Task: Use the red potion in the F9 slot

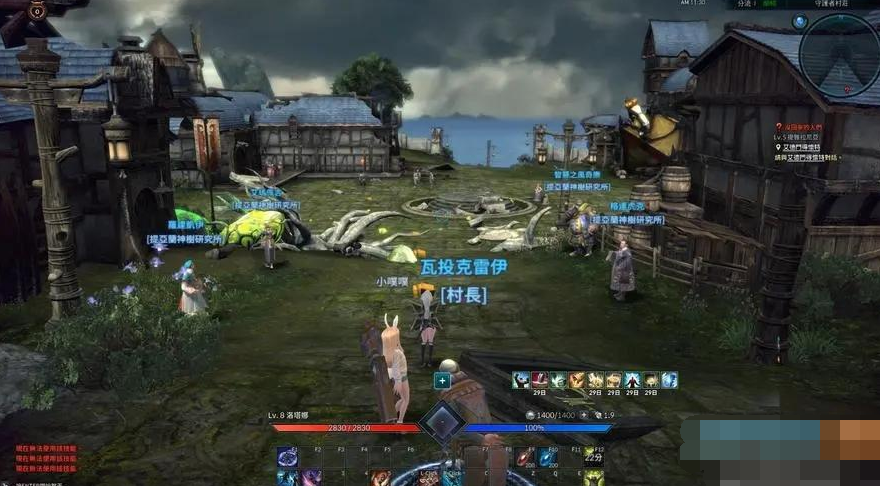Action: 524,458
